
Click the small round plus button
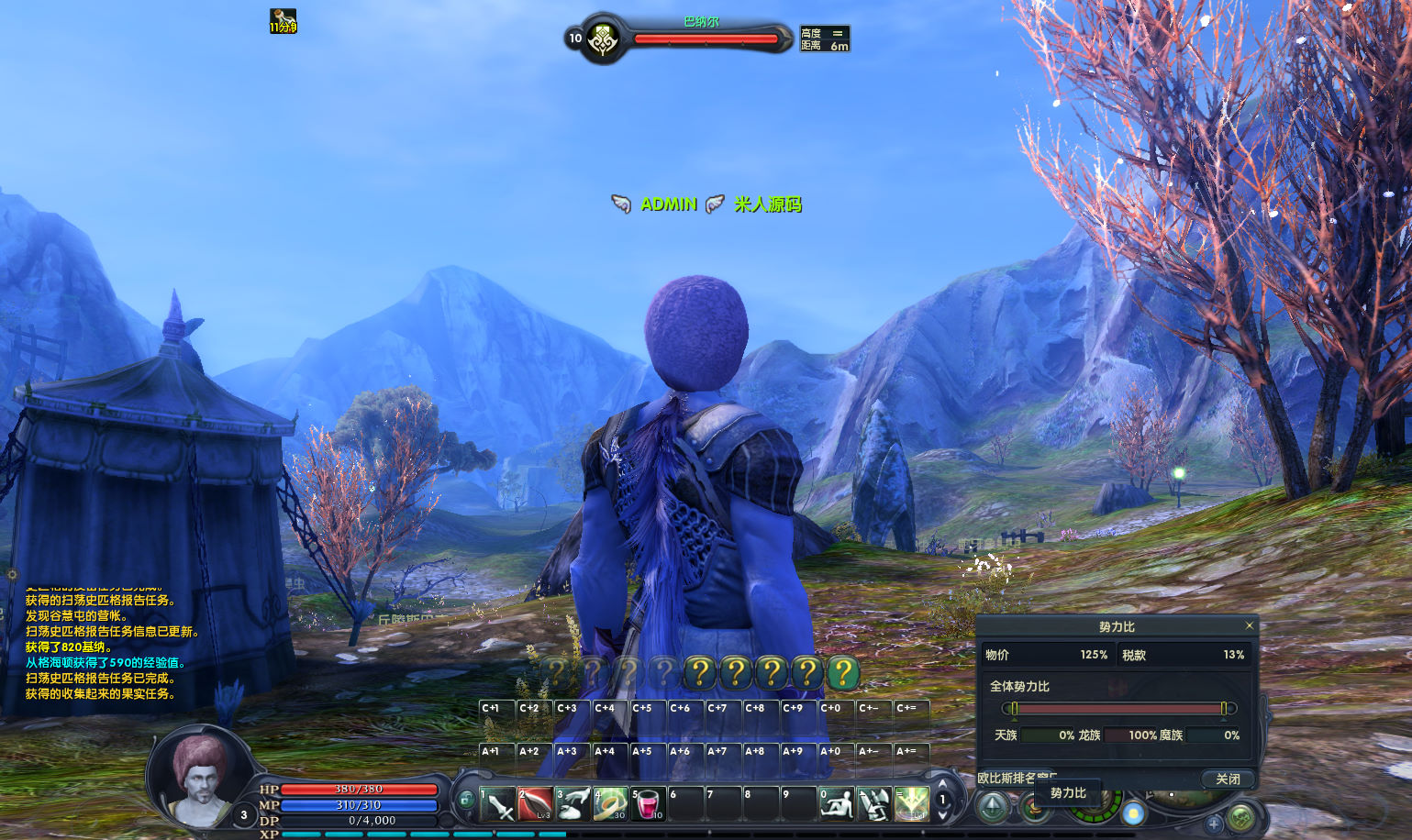click(1213, 823)
